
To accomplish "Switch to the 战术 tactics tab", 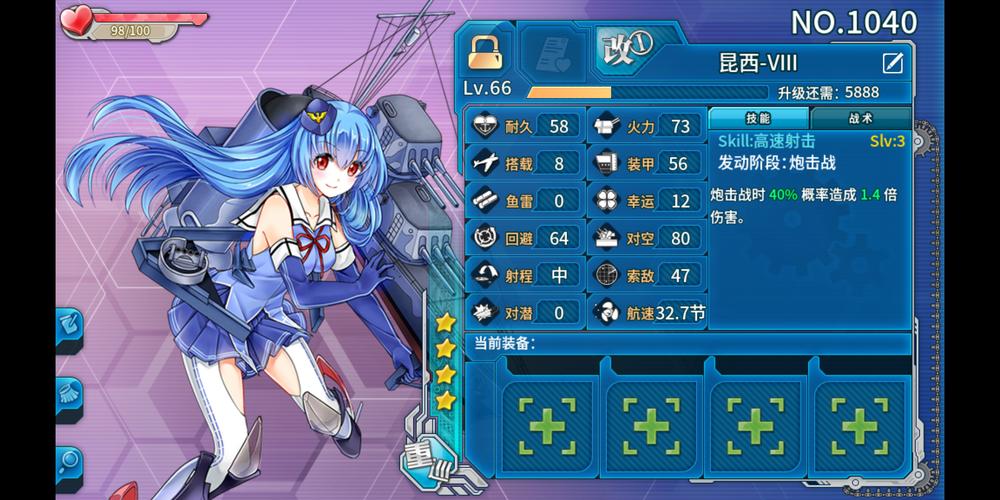I will tap(859, 118).
